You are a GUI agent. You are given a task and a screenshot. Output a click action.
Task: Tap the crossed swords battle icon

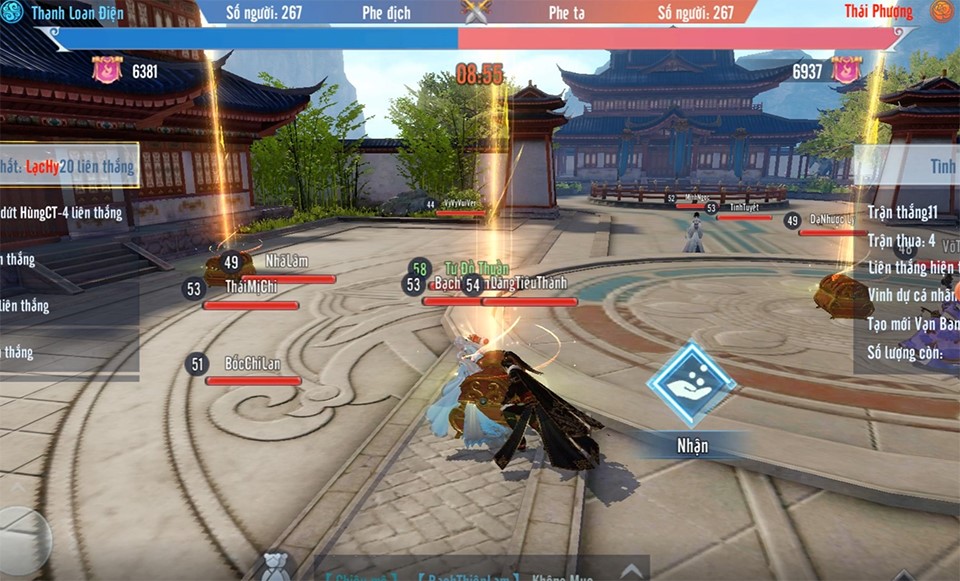coord(476,12)
